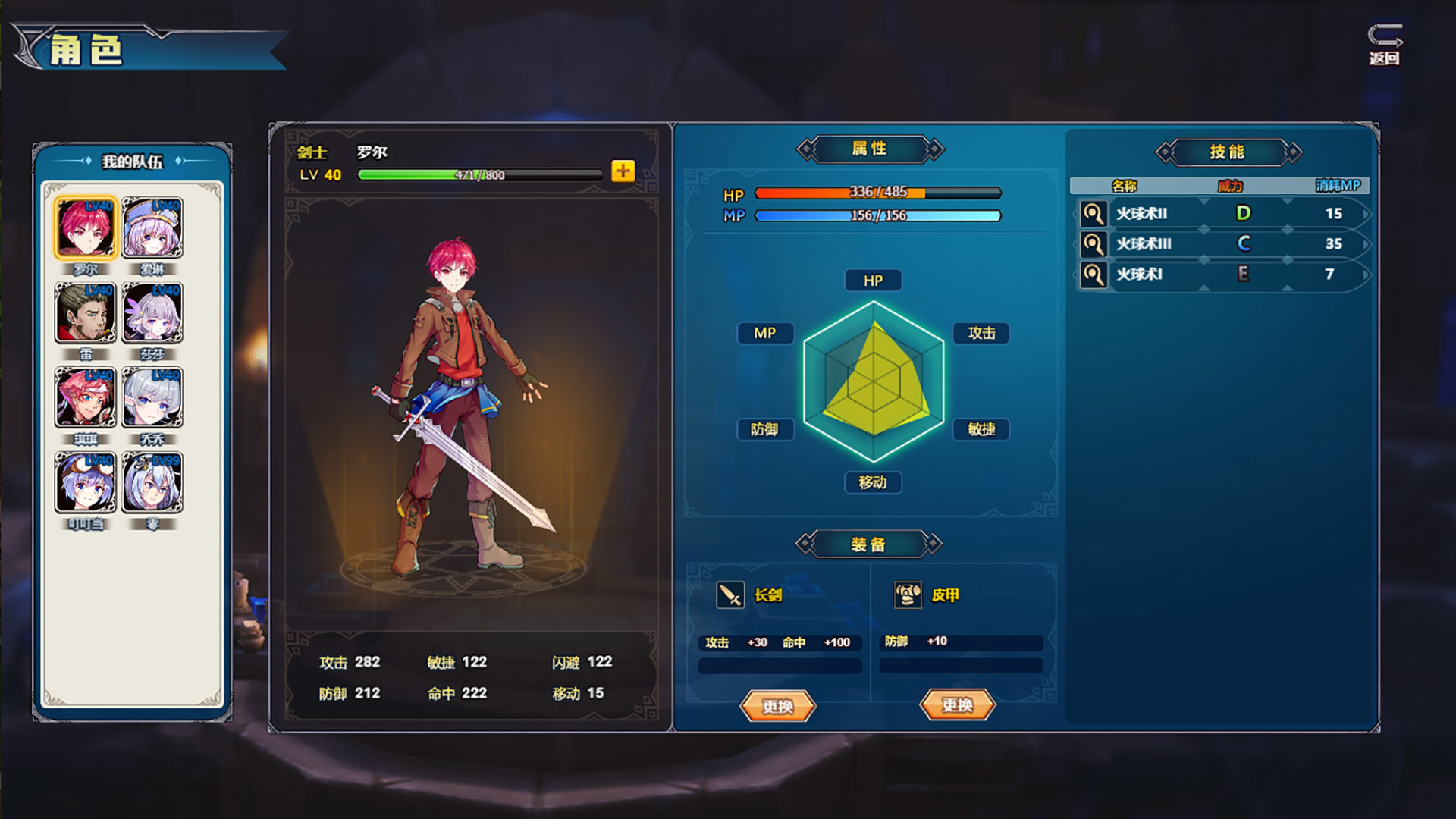
Task: Inspect the 火球术I skill magnifier icon
Action: [1093, 275]
